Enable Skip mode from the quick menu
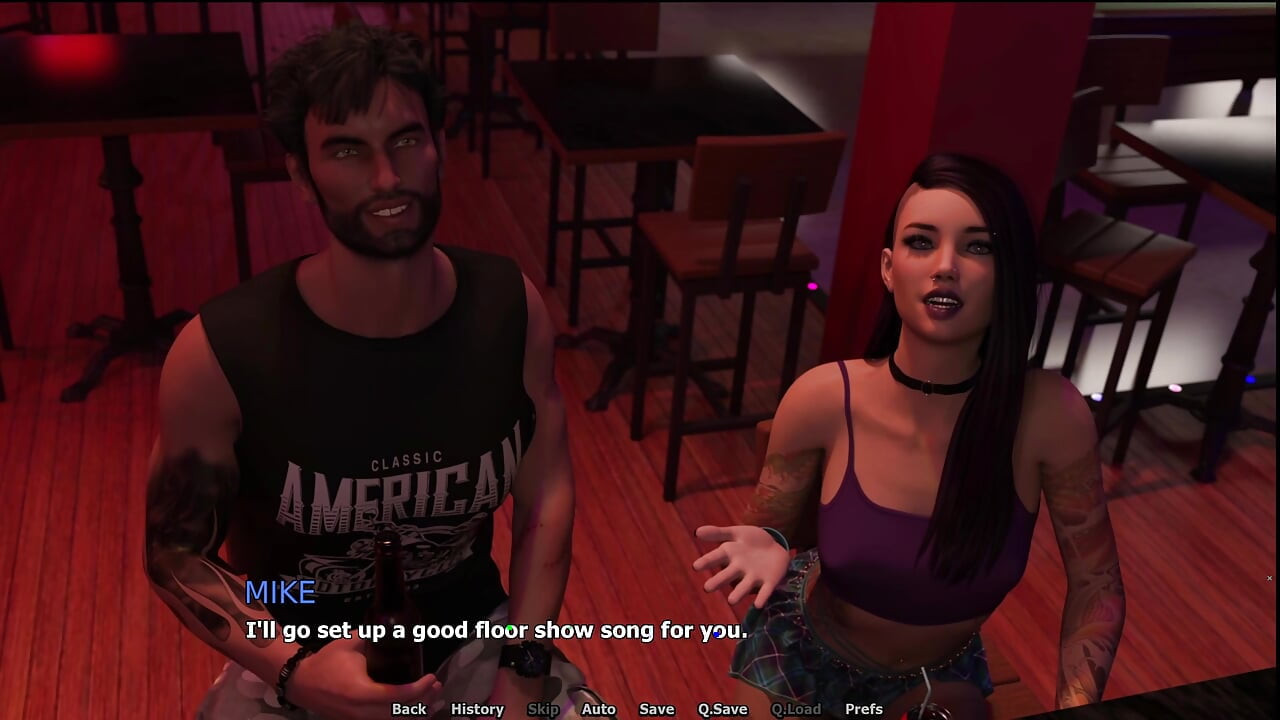This screenshot has width=1280, height=720. pos(543,709)
